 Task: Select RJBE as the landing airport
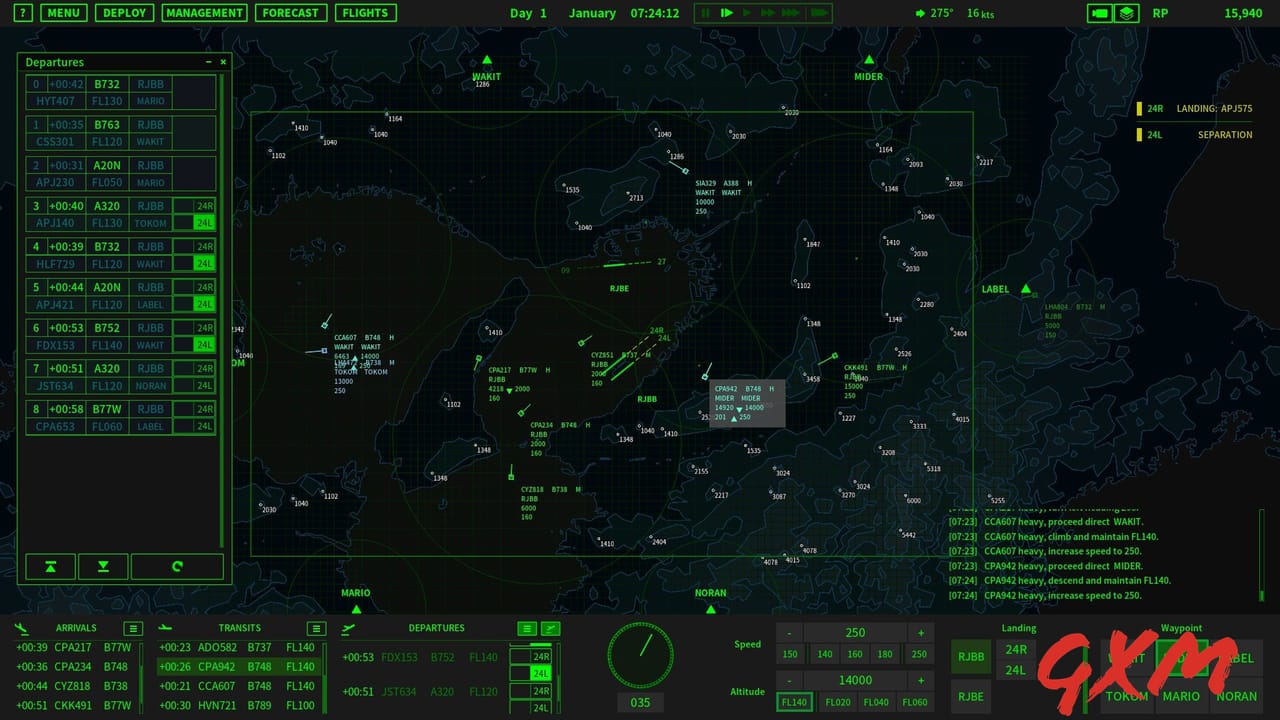(x=969, y=696)
